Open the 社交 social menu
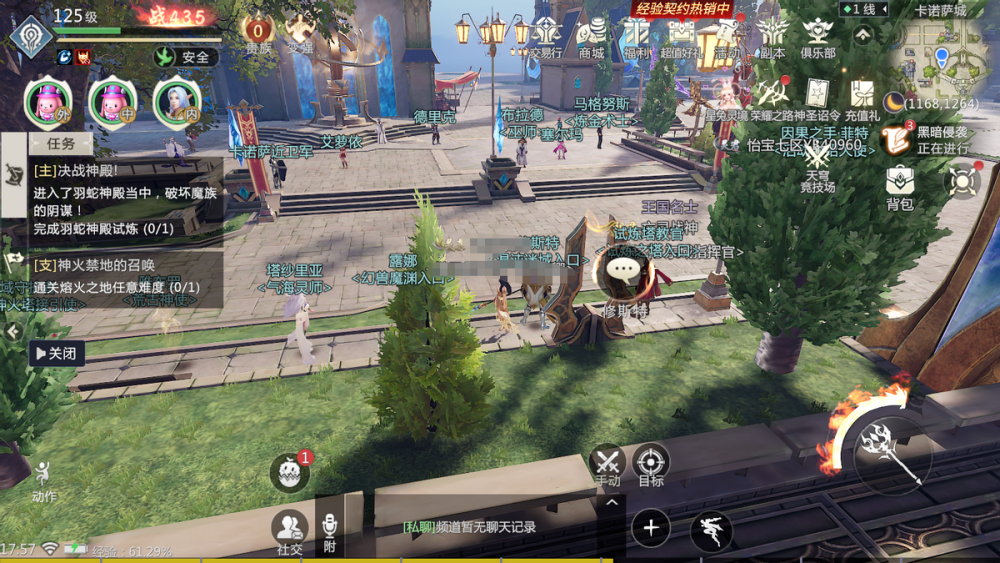Image resolution: width=1000 pixels, height=563 pixels. tap(290, 531)
